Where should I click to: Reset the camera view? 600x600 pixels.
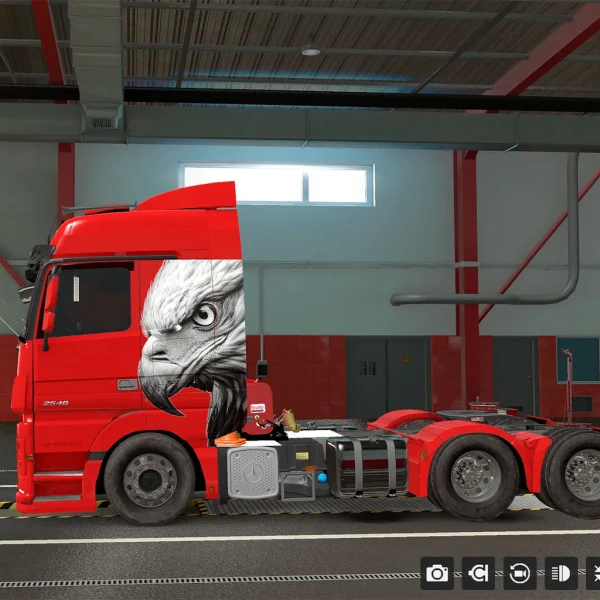(x=520, y=573)
